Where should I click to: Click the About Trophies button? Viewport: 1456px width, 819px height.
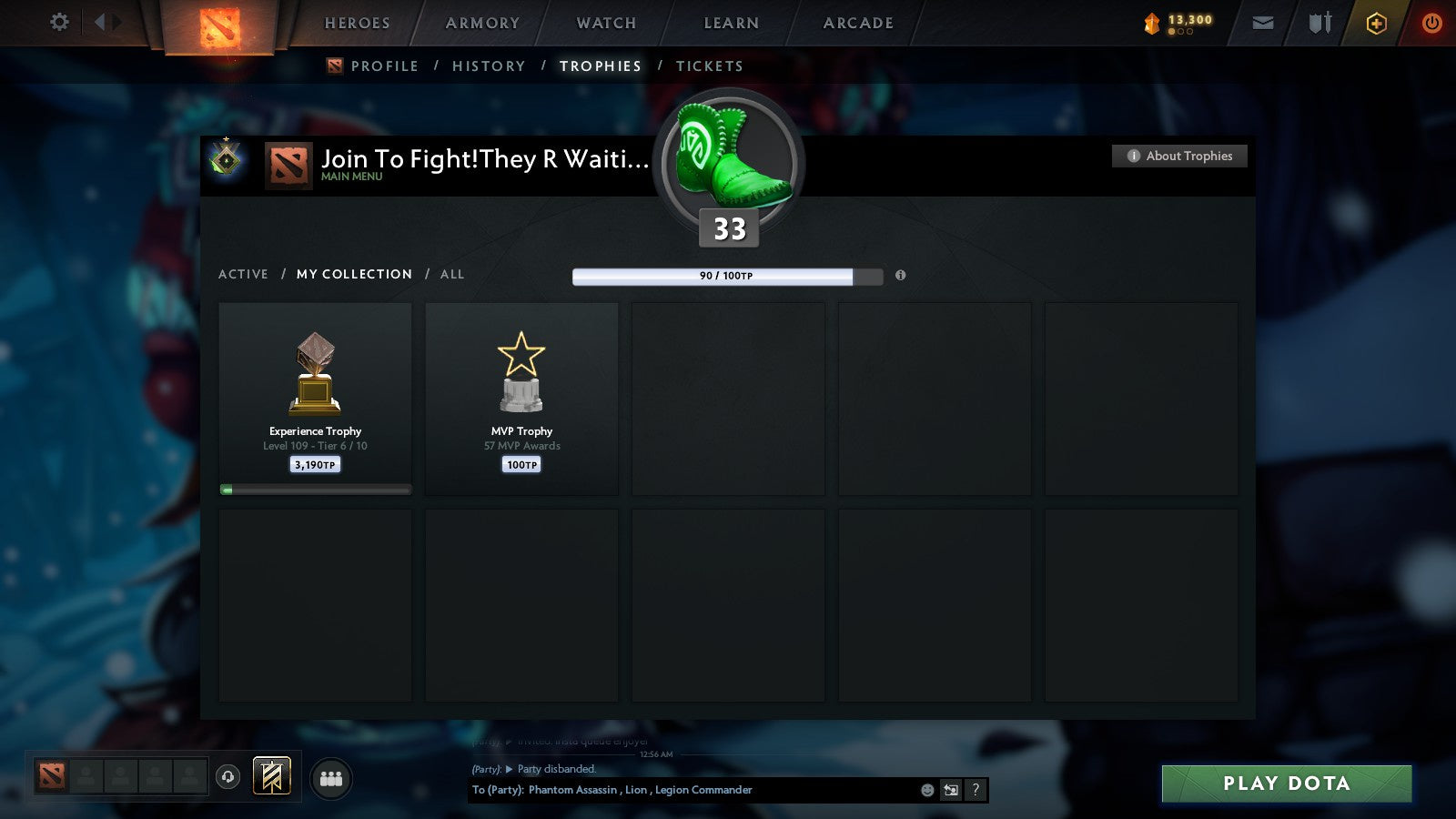[x=1178, y=156]
